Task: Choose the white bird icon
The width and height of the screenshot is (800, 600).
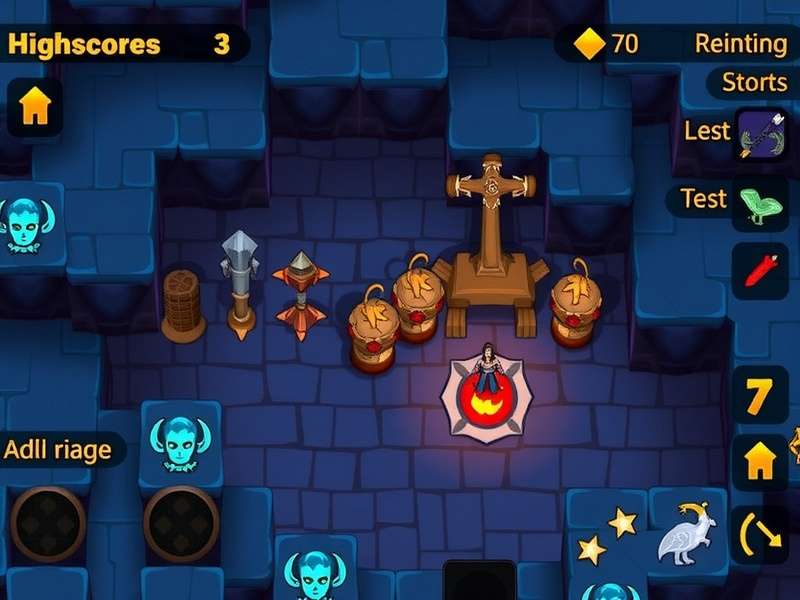Action: coord(684,534)
